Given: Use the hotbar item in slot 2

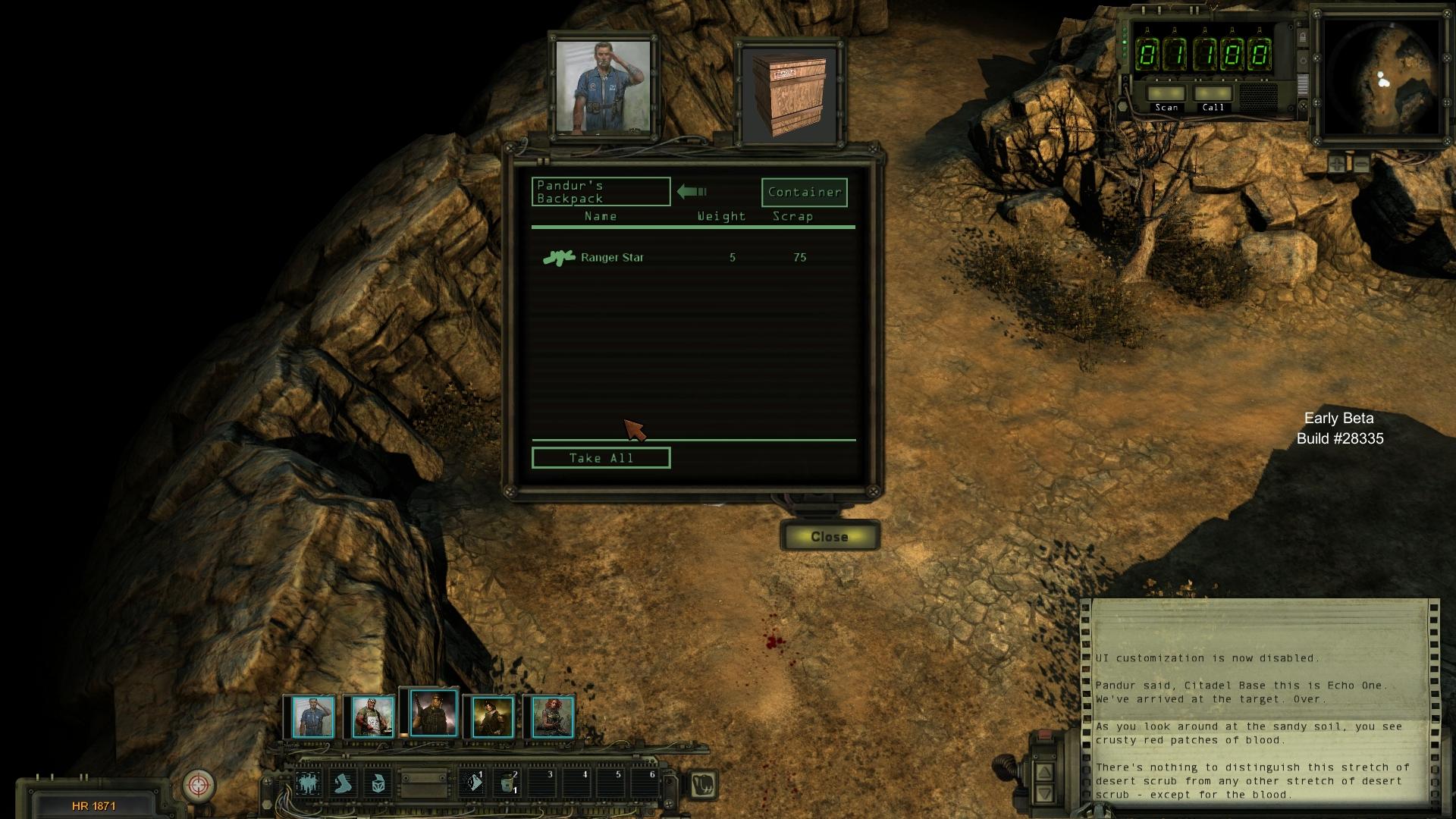Looking at the screenshot, I should click(x=507, y=783).
